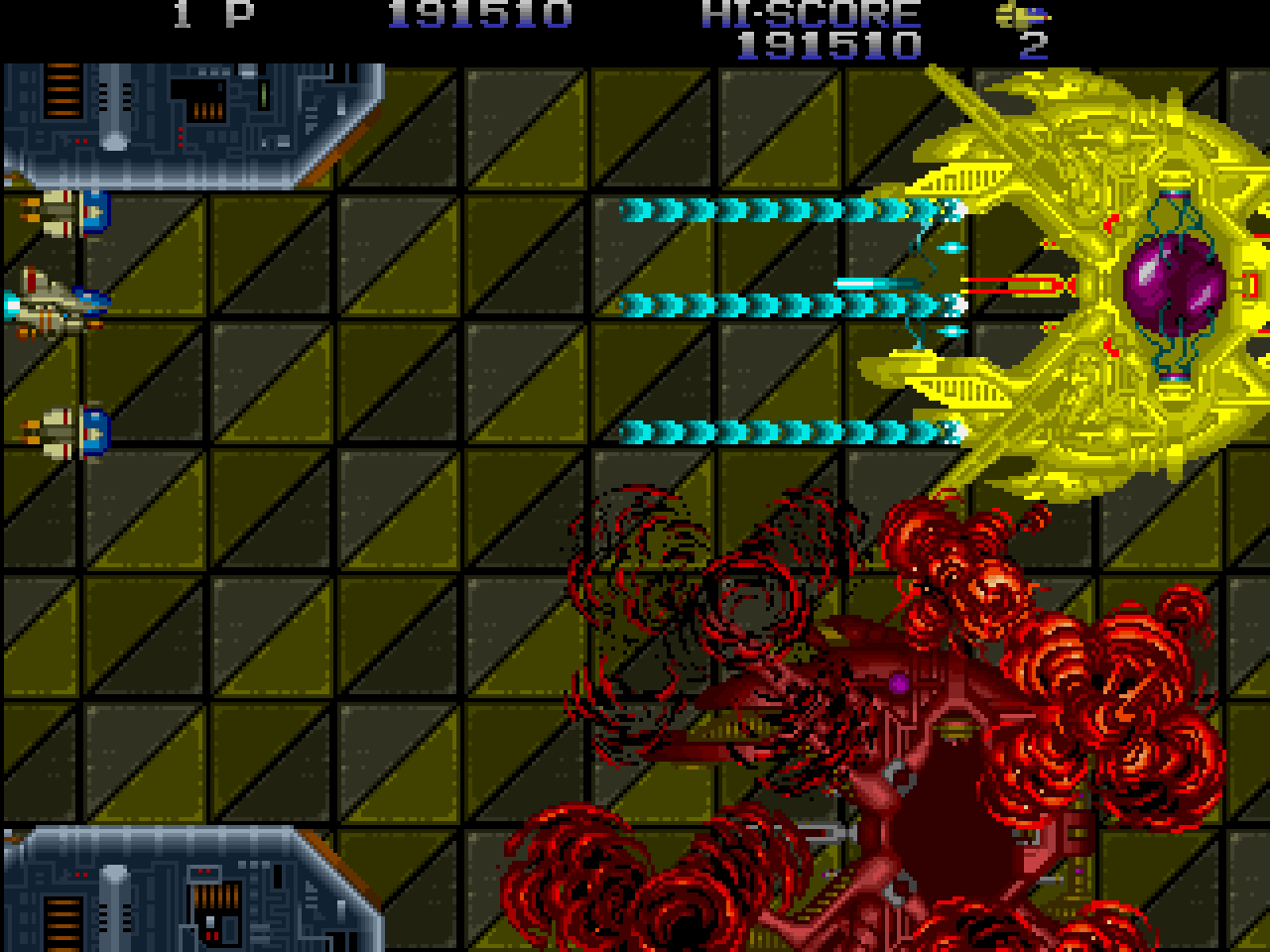Click the remaining lives counter showing 2
Image resolution: width=1270 pixels, height=952 pixels.
[1032, 47]
